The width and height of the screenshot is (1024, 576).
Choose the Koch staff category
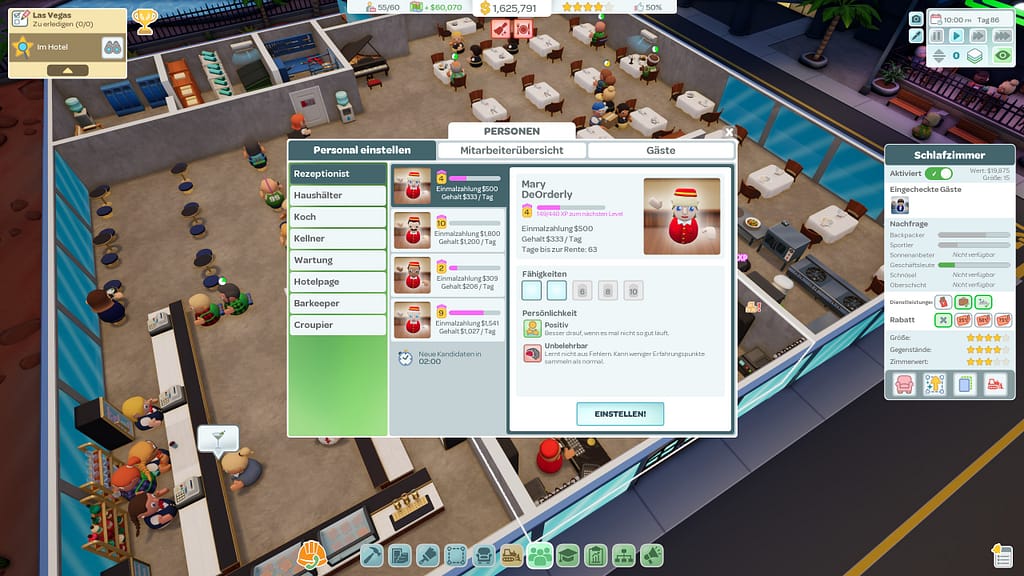pyautogui.click(x=337, y=217)
